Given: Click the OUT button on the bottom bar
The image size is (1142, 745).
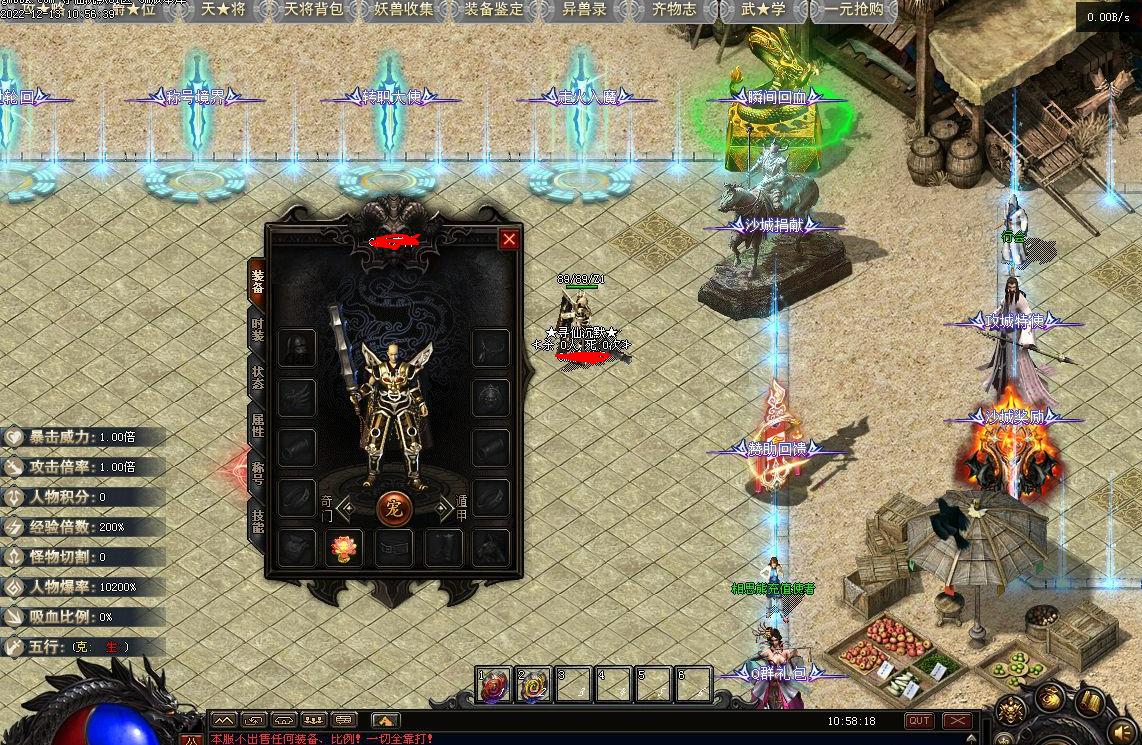Looking at the screenshot, I should (919, 720).
